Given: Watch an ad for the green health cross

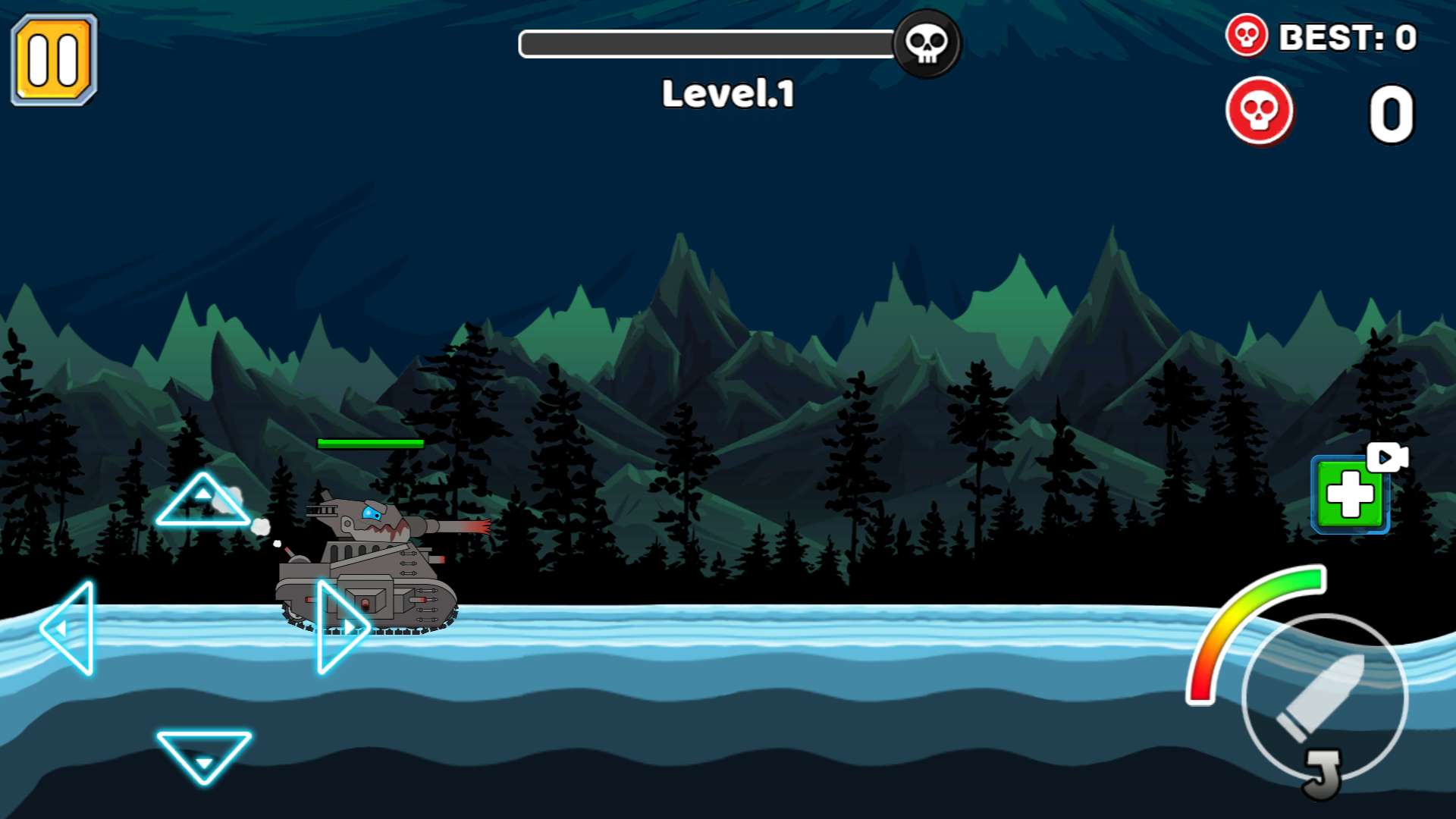Looking at the screenshot, I should coord(1350,495).
